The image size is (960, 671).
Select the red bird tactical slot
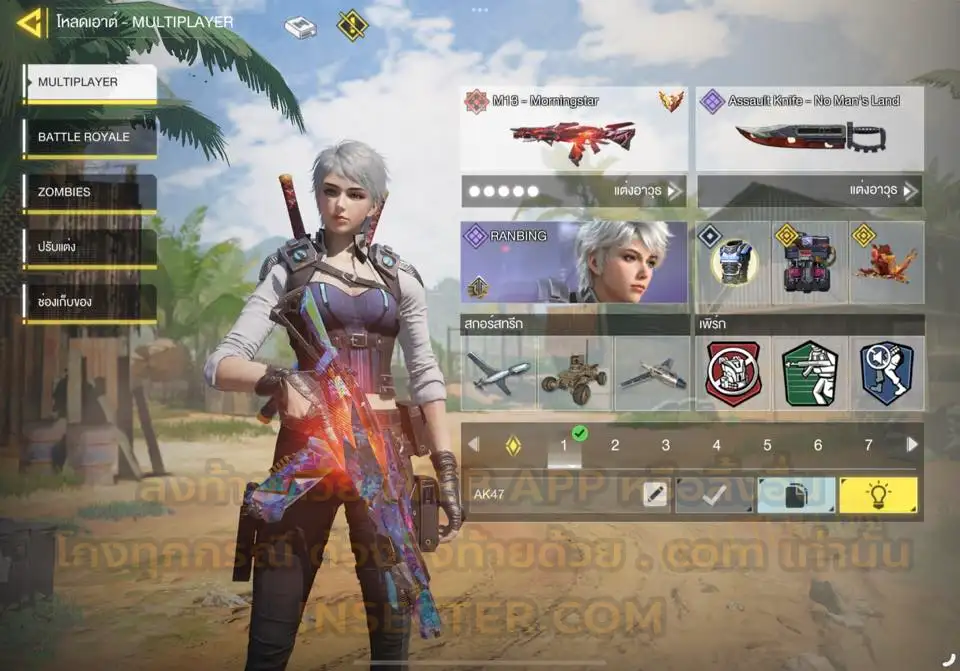(x=886, y=263)
